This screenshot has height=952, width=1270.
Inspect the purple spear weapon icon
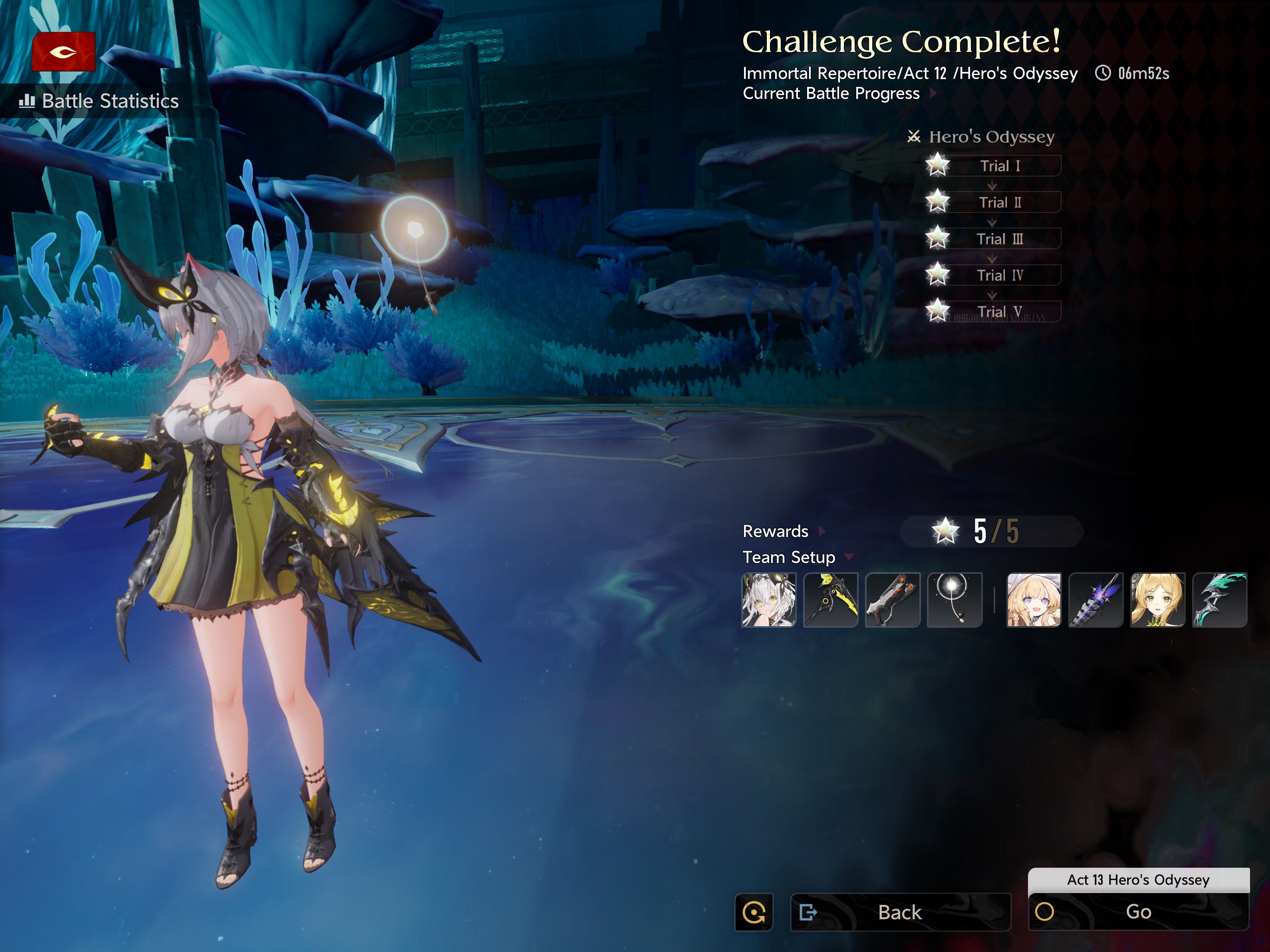coord(1095,600)
